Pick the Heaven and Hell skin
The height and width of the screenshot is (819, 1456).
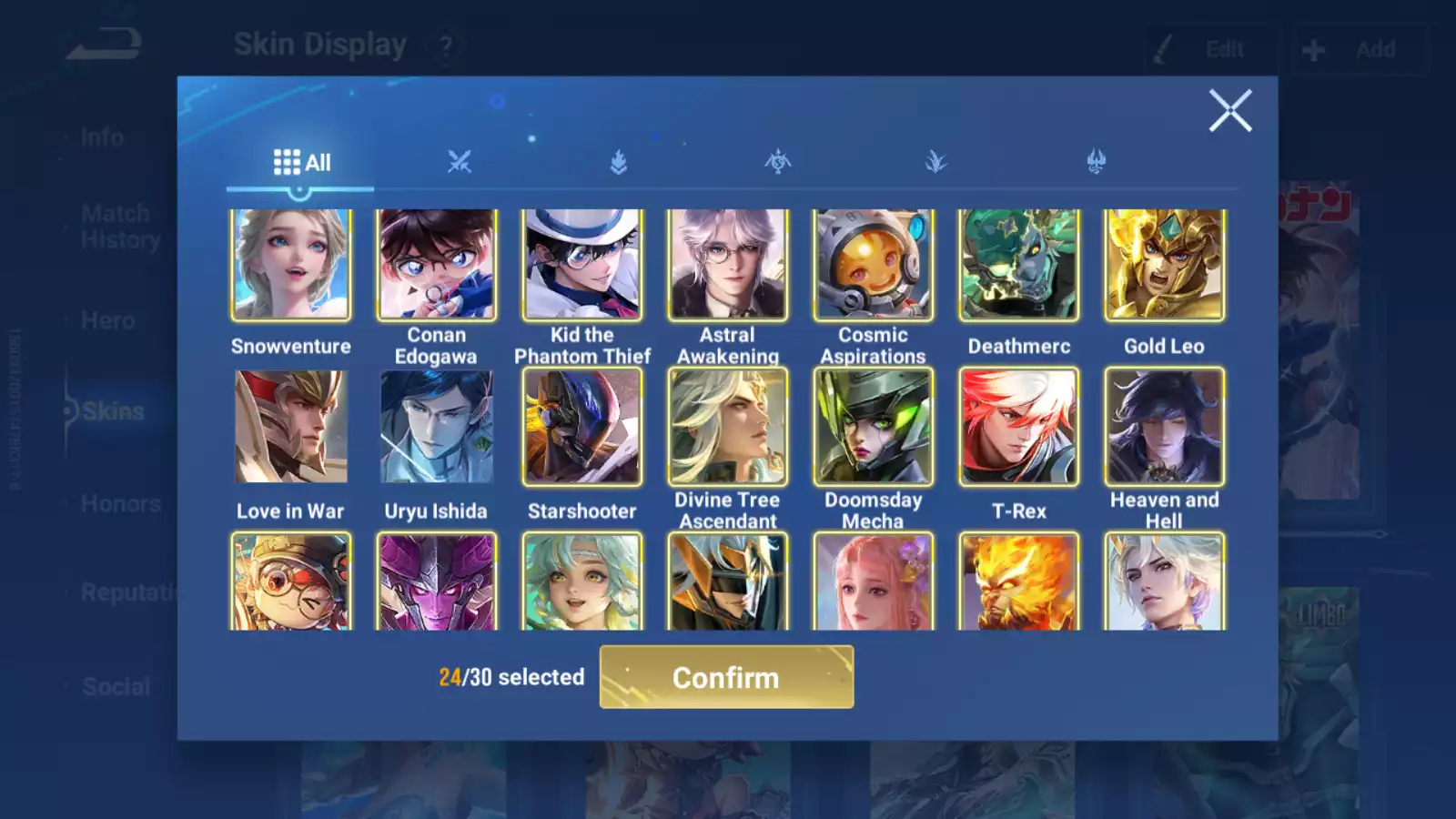pos(1165,427)
